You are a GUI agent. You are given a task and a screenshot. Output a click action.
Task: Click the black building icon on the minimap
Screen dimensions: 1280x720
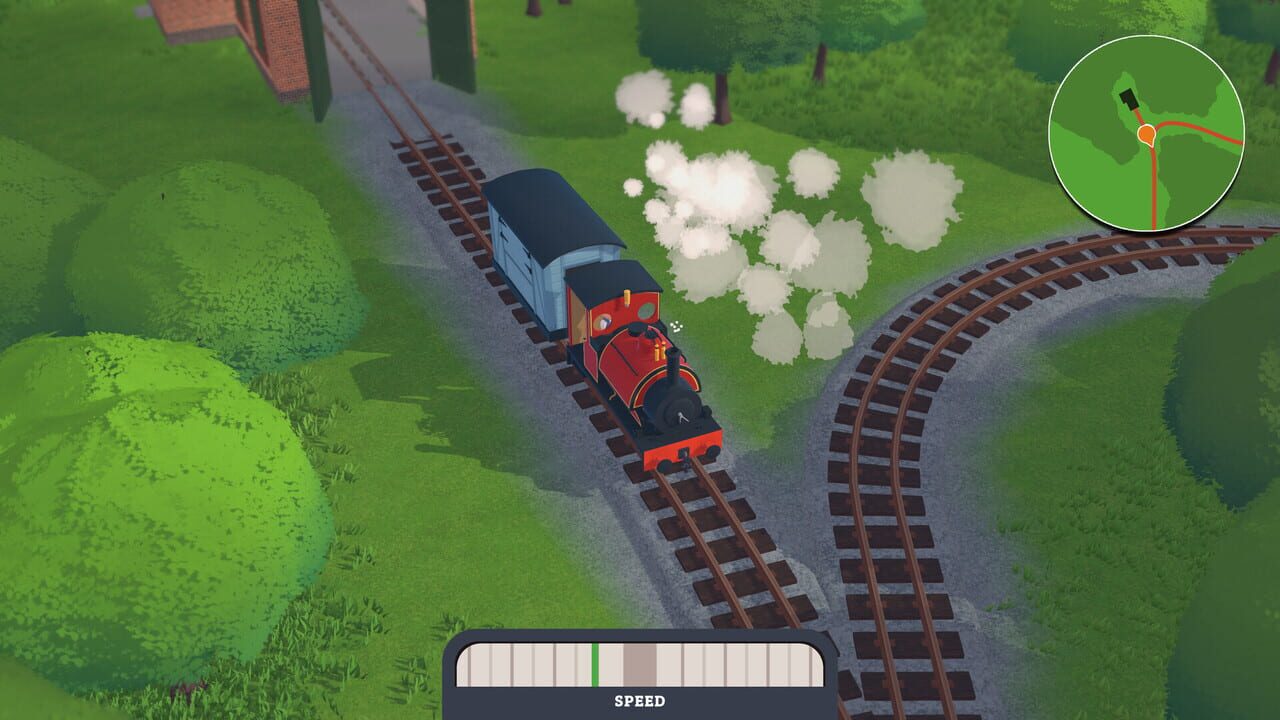click(x=1130, y=97)
